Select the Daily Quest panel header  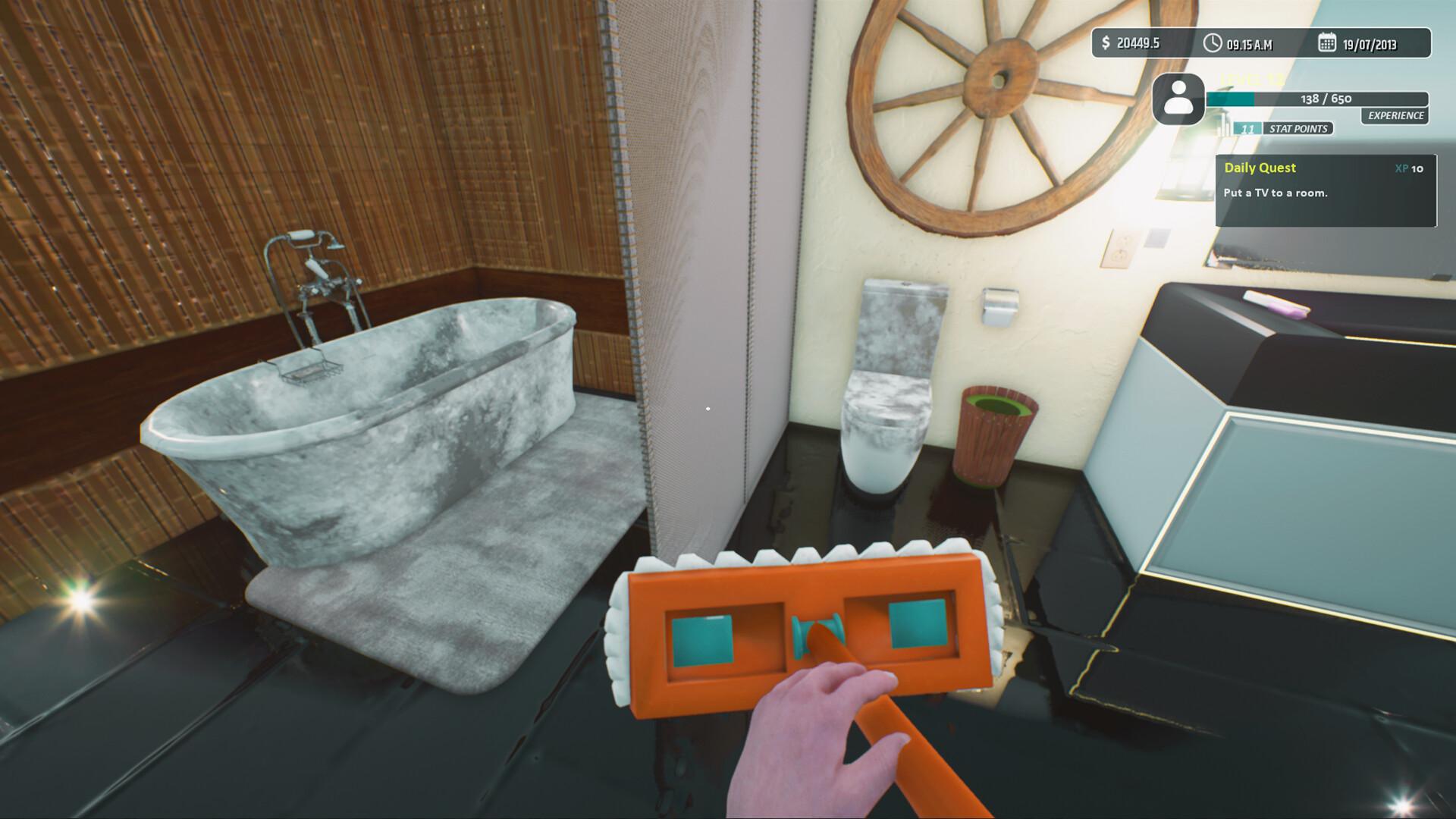click(x=1261, y=168)
